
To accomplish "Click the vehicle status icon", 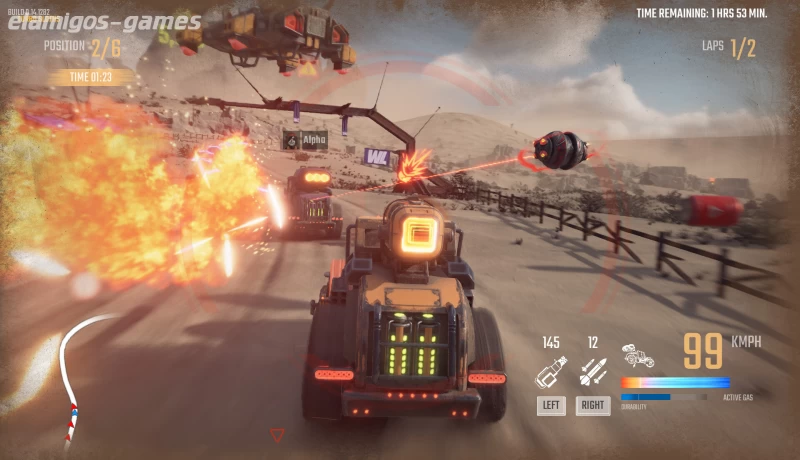I will coord(637,355).
